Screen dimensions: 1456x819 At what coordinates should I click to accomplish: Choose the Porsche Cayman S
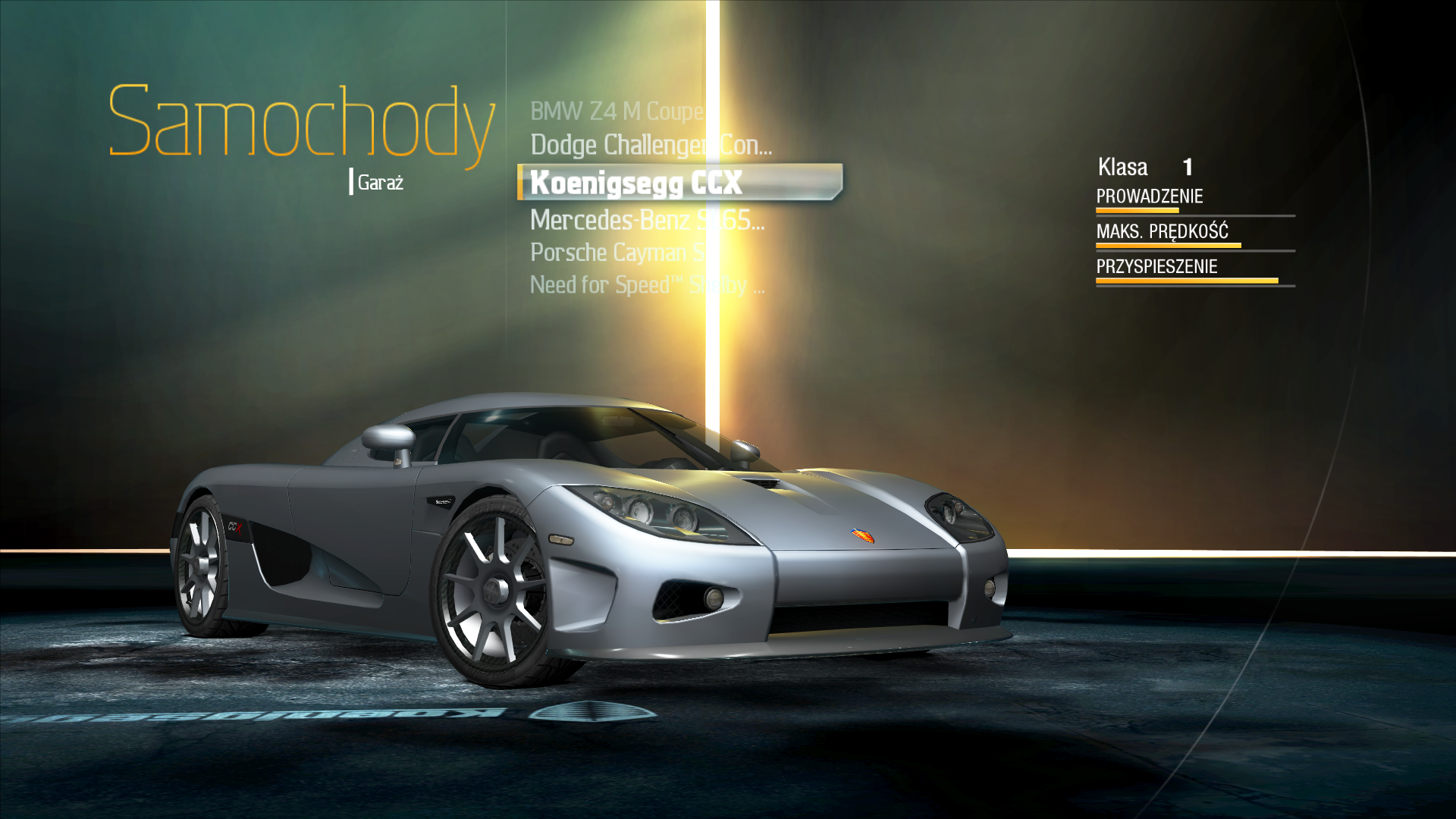(x=617, y=253)
